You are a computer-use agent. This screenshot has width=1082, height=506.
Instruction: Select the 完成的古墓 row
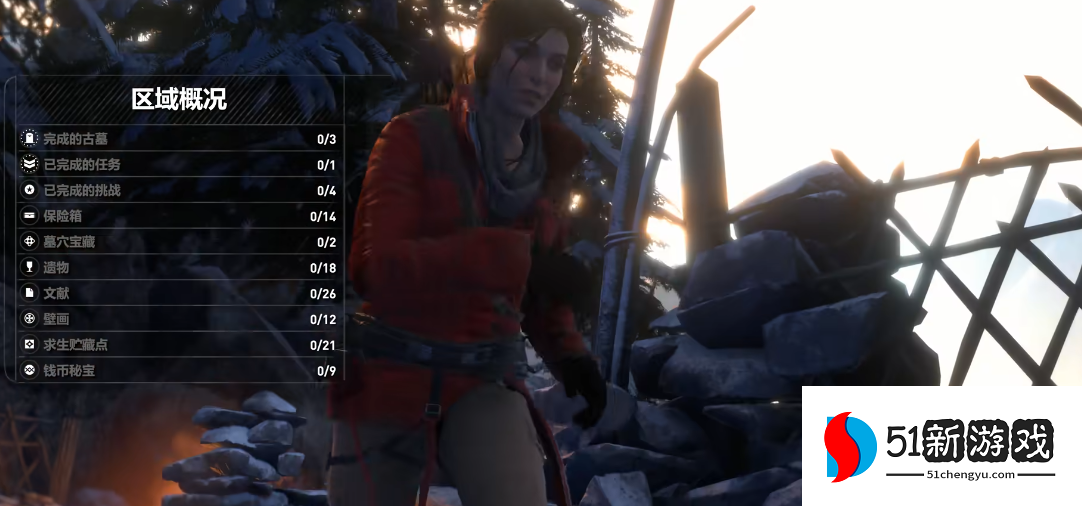click(x=180, y=139)
